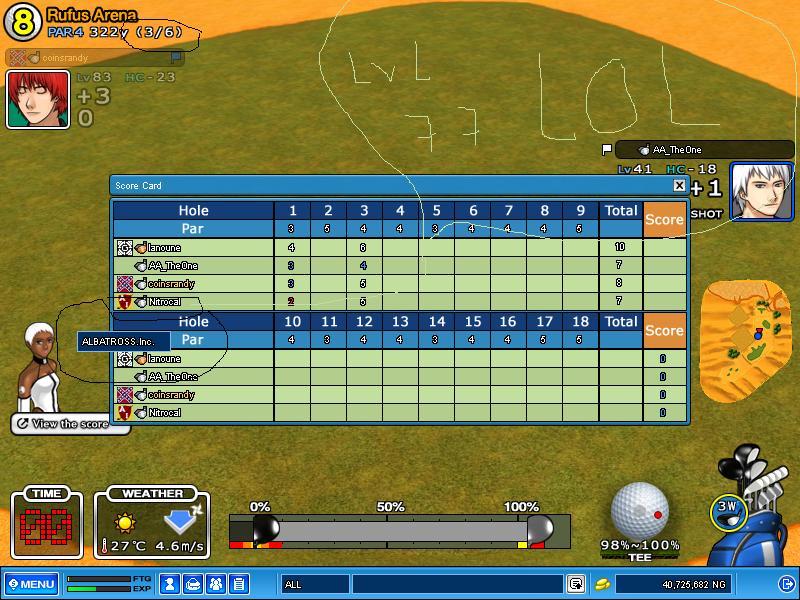Click the View the score button
This screenshot has width=800, height=600.
pos(70,424)
